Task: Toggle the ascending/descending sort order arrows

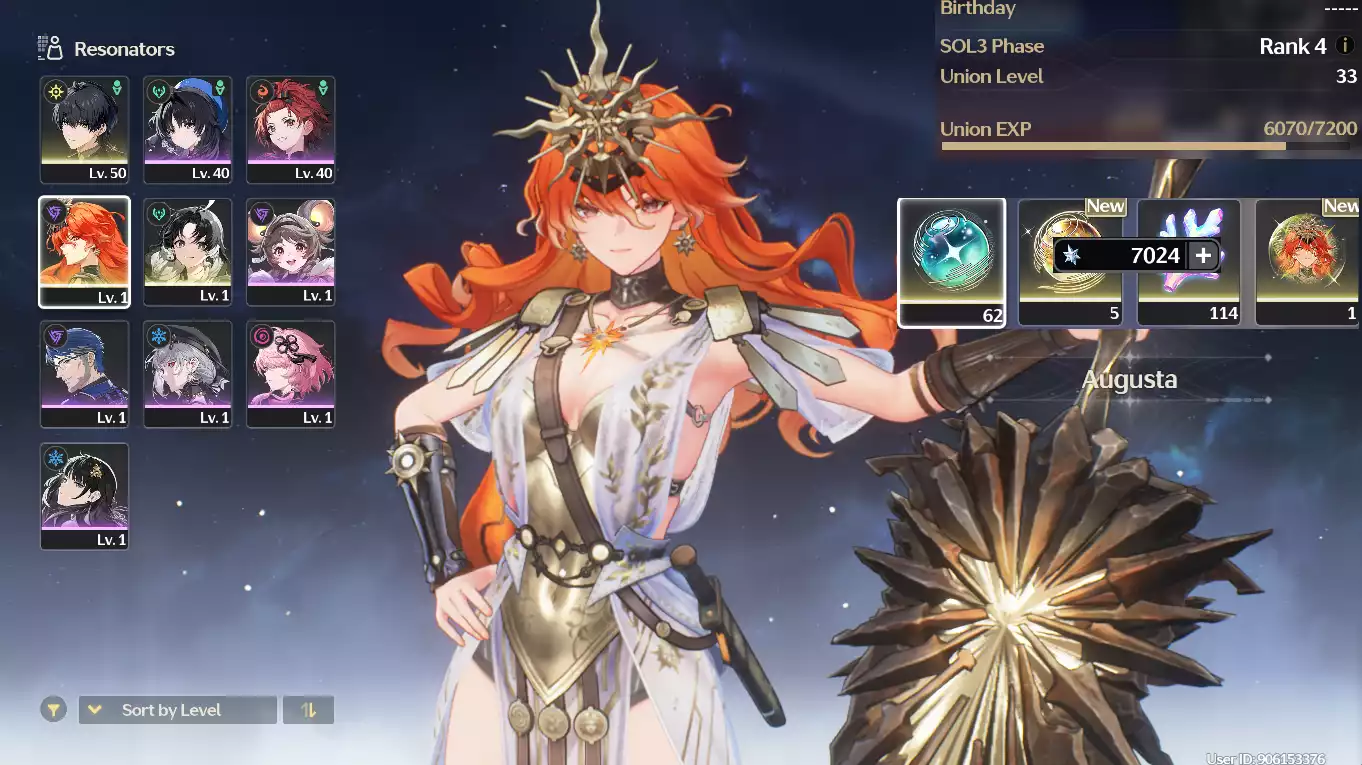Action: 308,710
